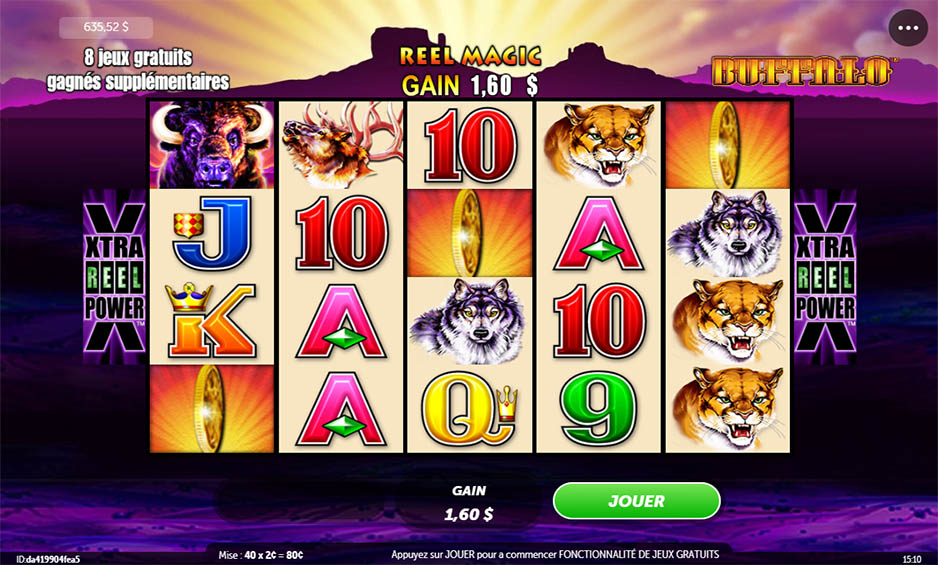Click the green JOUER button
Image resolution: width=938 pixels, height=565 pixels.
[x=636, y=501]
